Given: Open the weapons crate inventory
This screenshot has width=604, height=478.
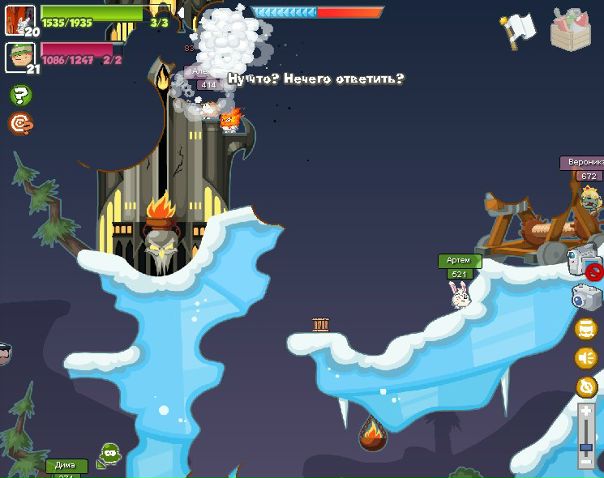Looking at the screenshot, I should pyautogui.click(x=571, y=29).
